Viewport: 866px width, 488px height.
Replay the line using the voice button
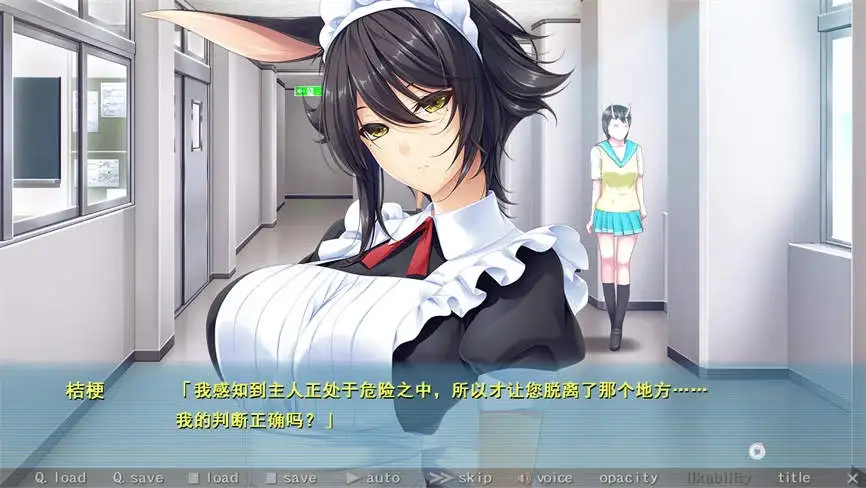(x=546, y=478)
